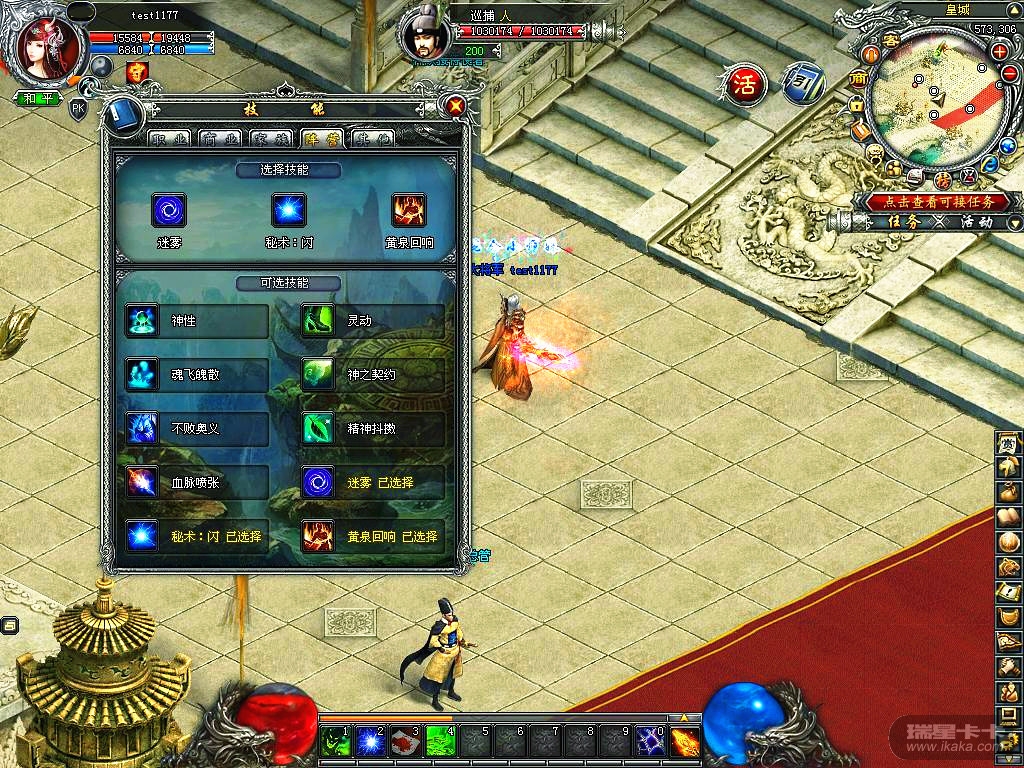Activate the hotbar skill in slot 2
Image resolution: width=1024 pixels, height=768 pixels.
click(x=372, y=741)
